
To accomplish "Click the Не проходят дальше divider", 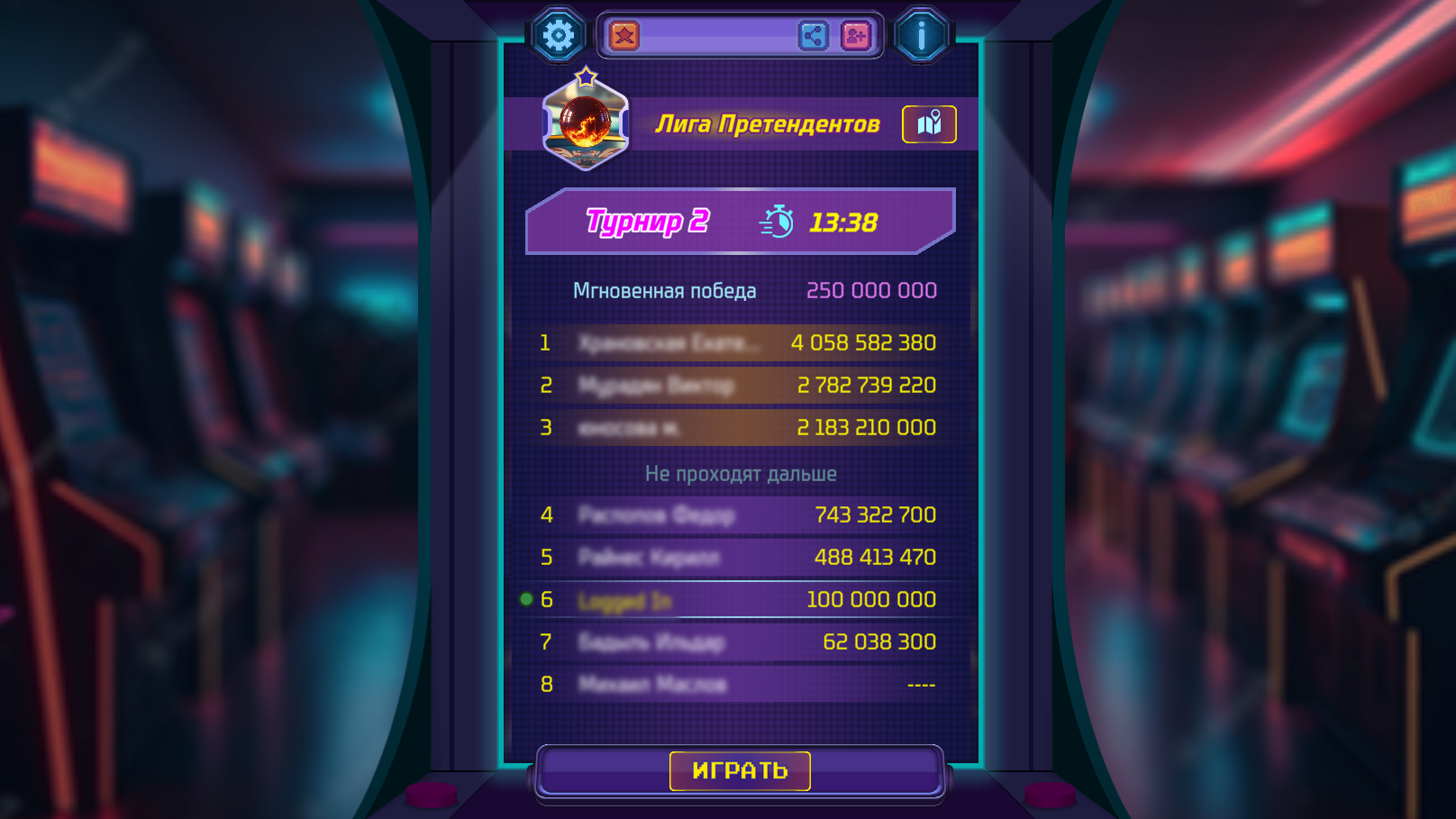I will coord(741,473).
